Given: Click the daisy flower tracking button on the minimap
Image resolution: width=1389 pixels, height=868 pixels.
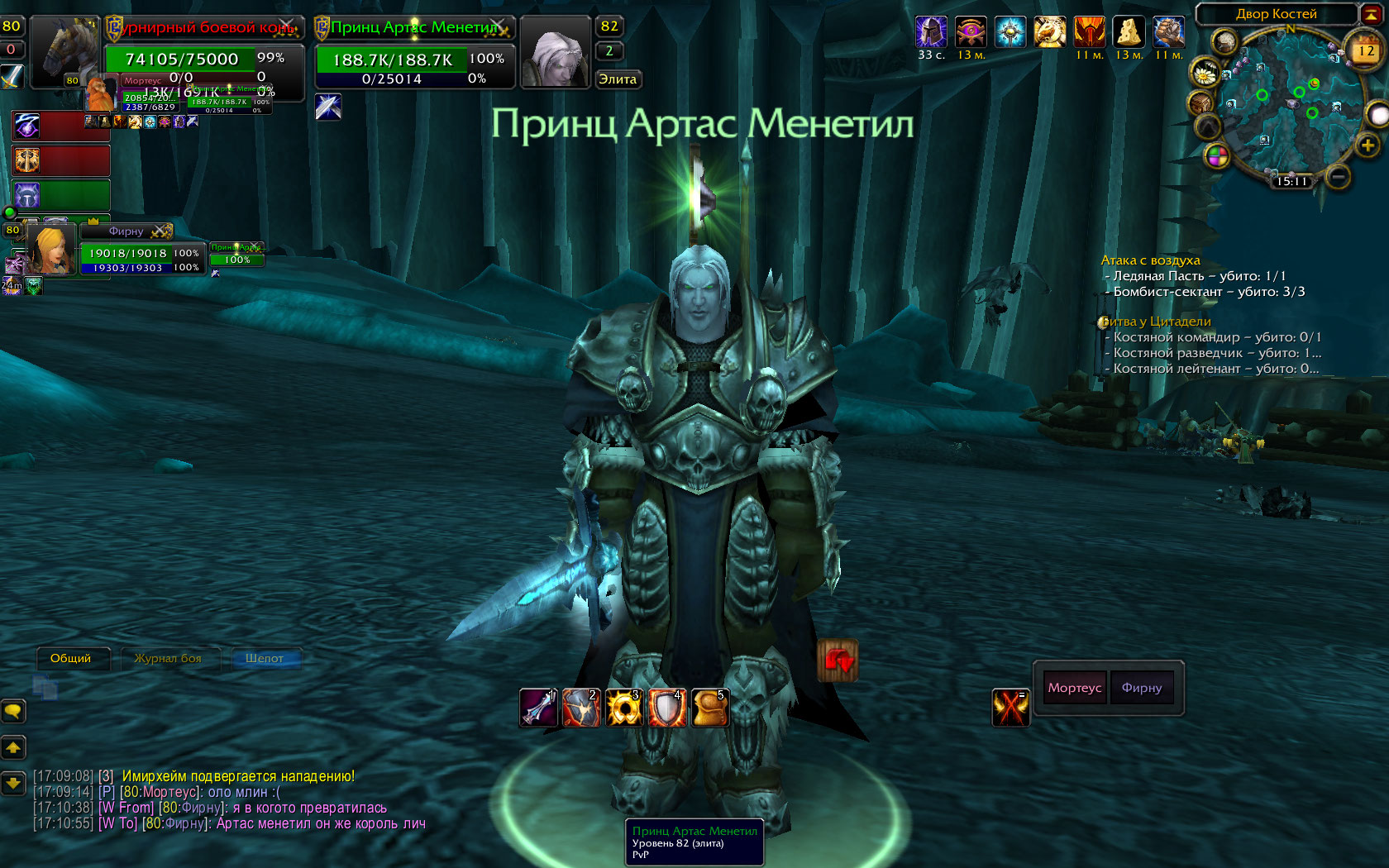Looking at the screenshot, I should (x=1205, y=74).
